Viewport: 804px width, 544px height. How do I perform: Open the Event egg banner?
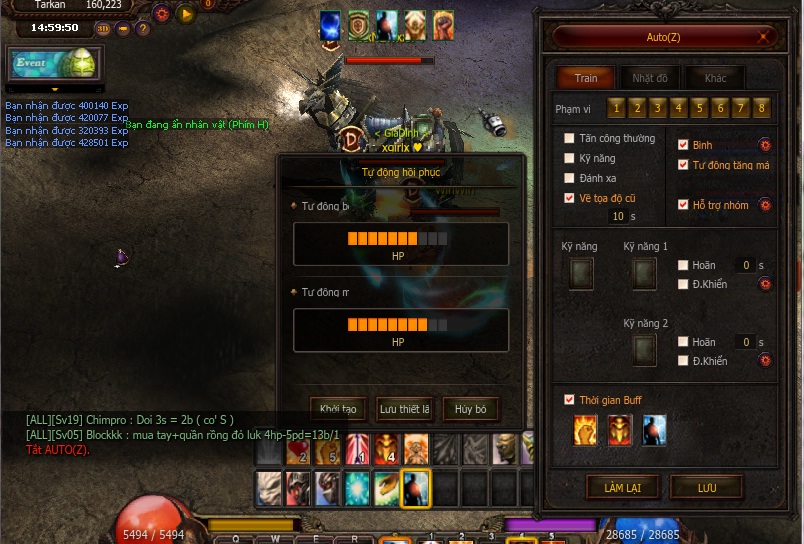pyautogui.click(x=53, y=64)
